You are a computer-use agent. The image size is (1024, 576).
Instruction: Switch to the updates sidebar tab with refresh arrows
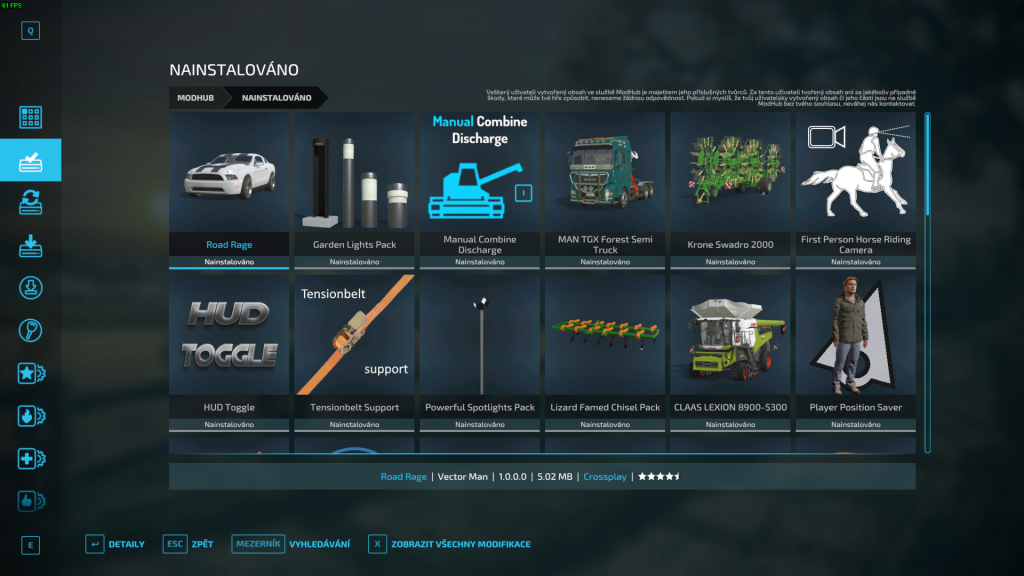[31, 202]
